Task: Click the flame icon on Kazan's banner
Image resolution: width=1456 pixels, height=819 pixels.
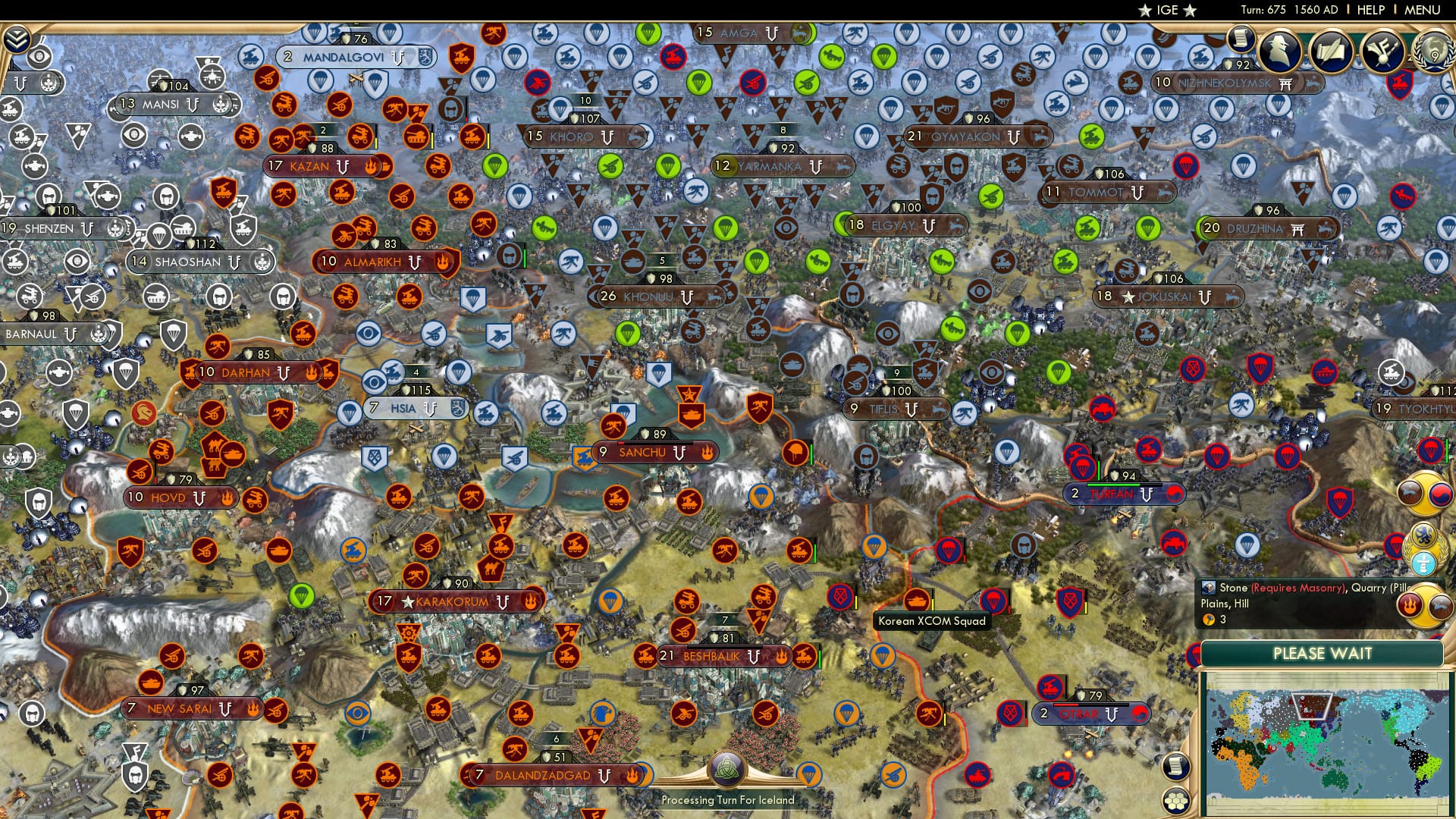Action: (371, 166)
